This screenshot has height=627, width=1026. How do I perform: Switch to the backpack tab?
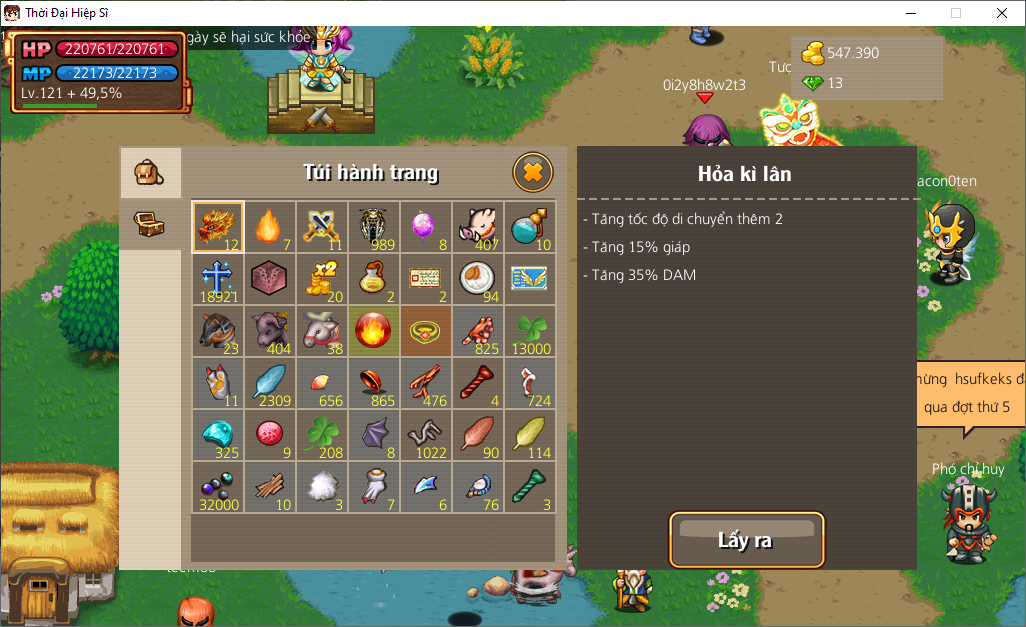click(x=150, y=172)
